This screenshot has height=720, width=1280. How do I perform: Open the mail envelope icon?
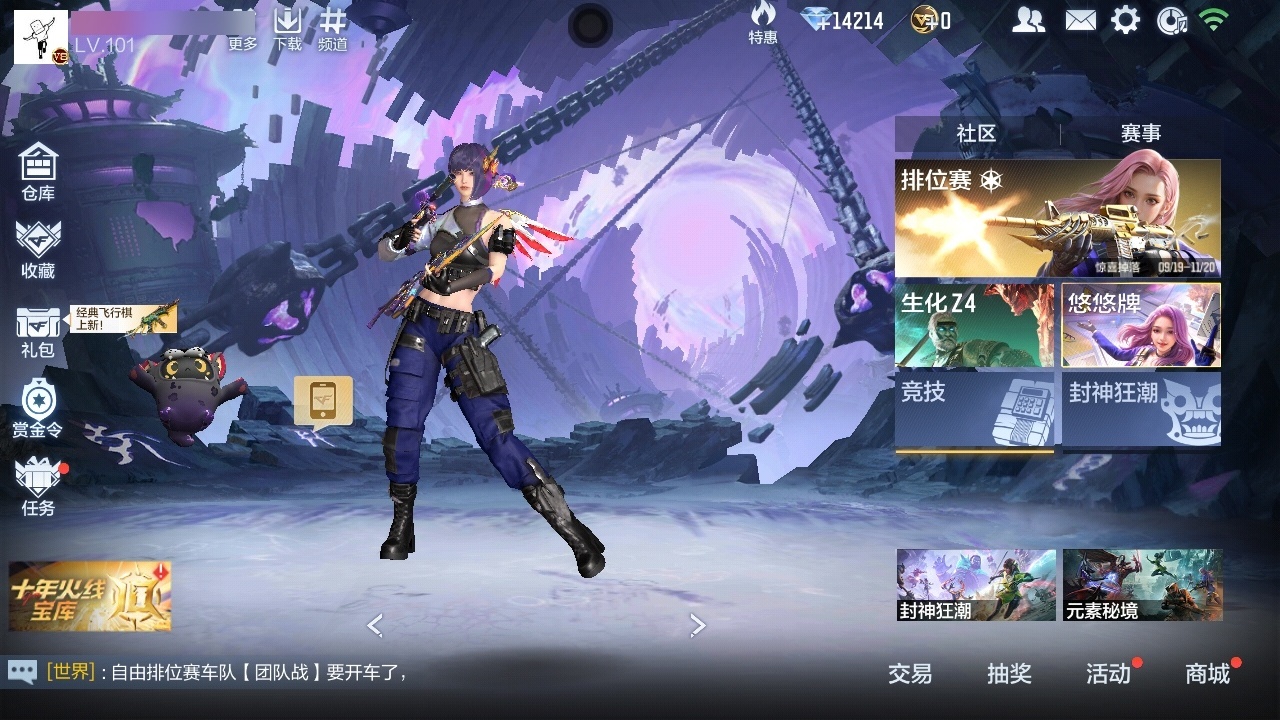1080,20
